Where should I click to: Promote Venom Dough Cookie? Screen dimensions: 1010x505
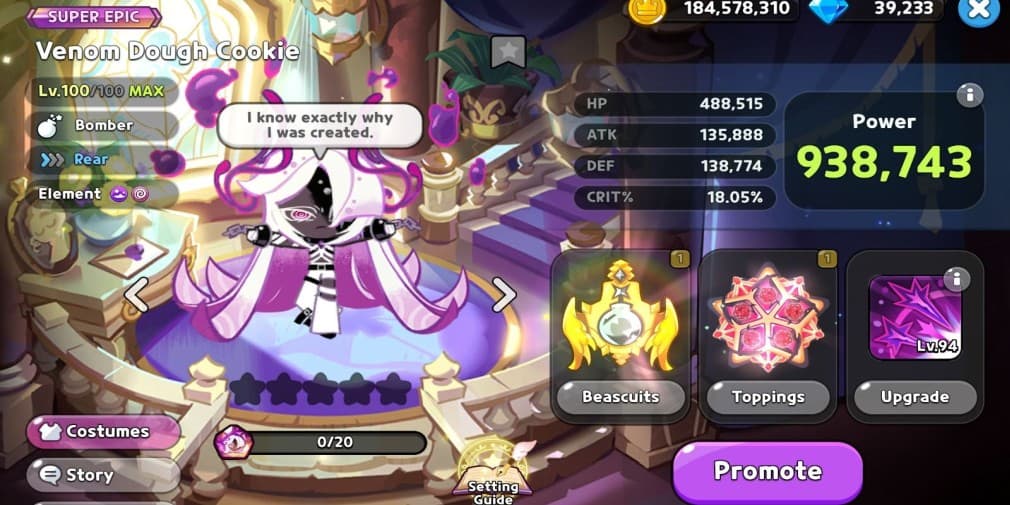(x=767, y=471)
